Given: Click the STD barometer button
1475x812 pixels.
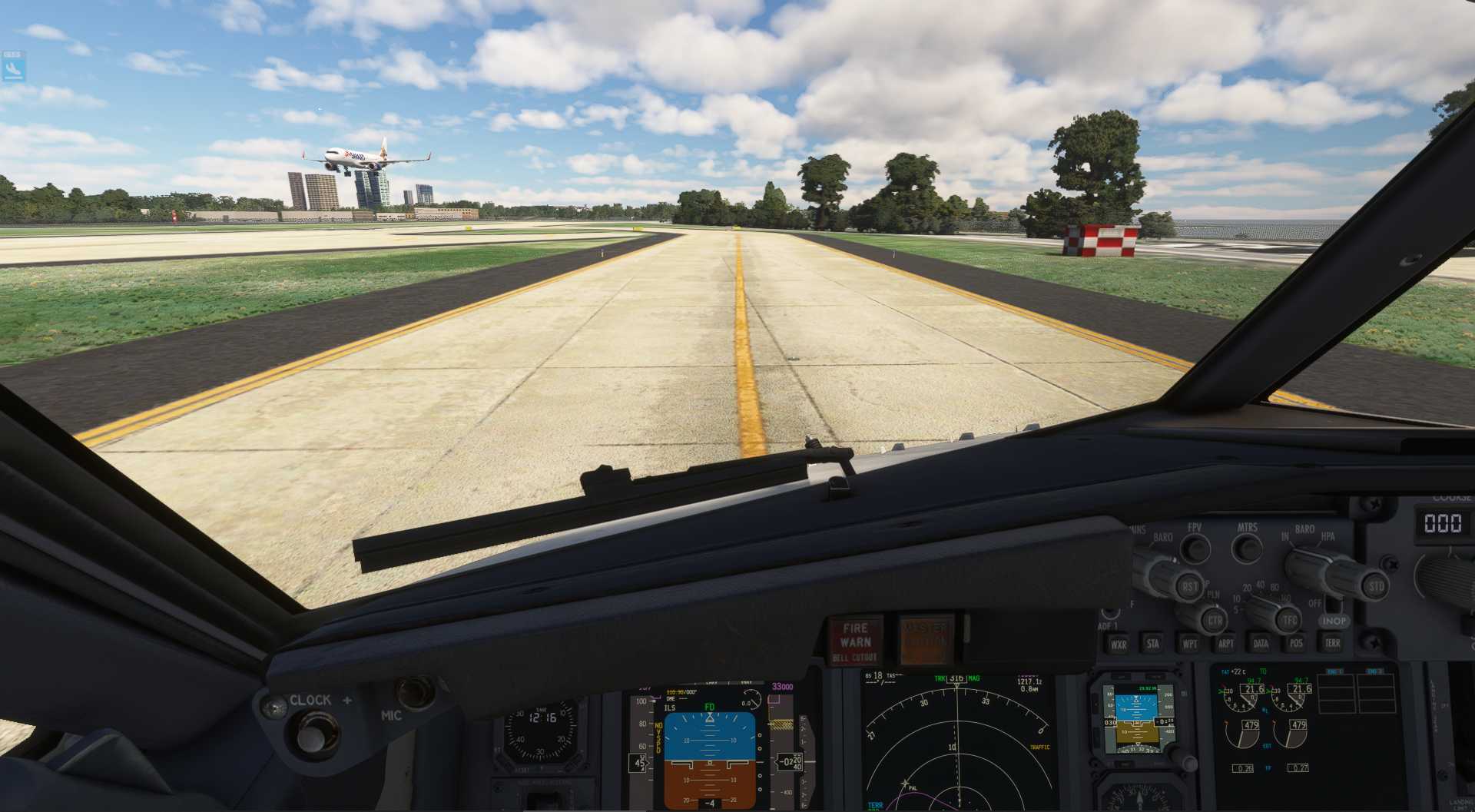Looking at the screenshot, I should 1375,587.
